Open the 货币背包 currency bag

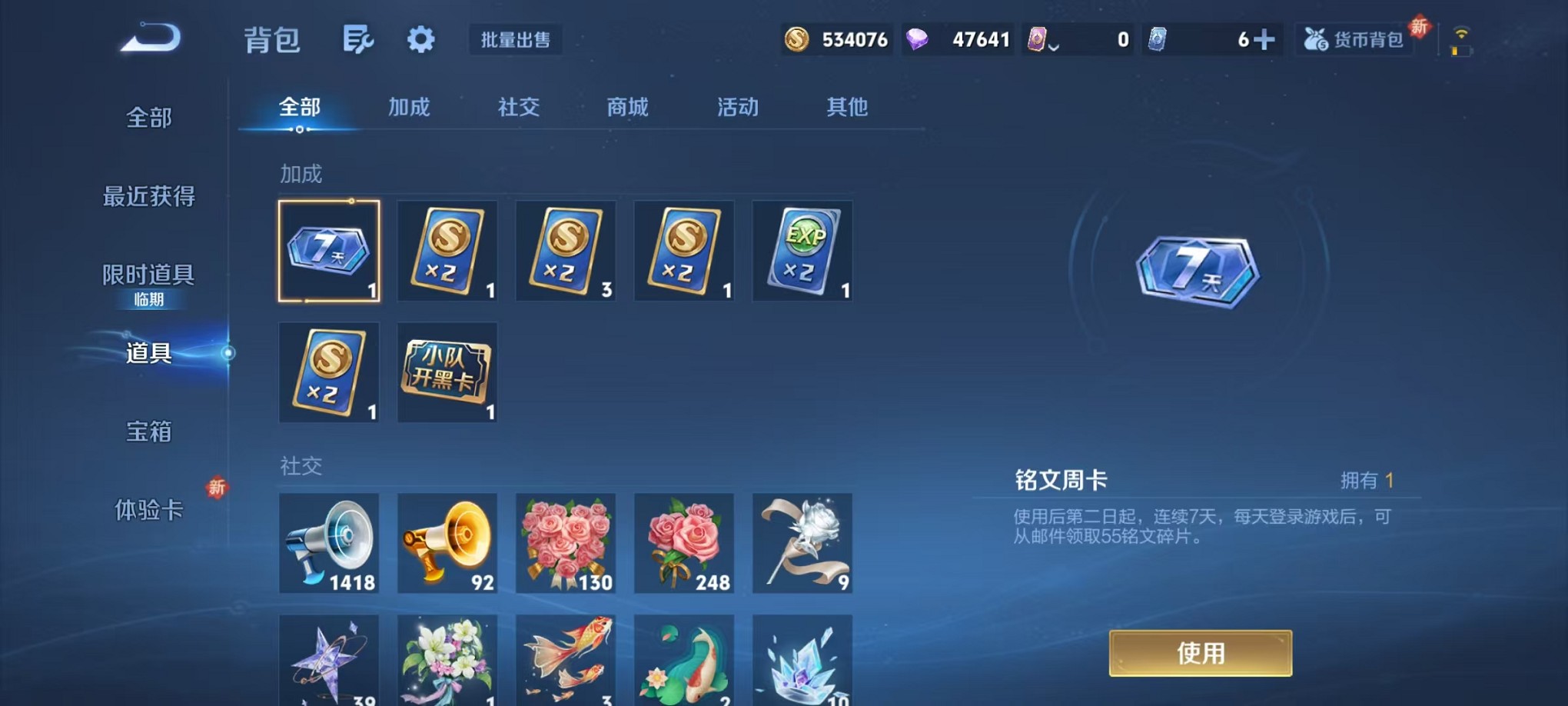(1355, 38)
